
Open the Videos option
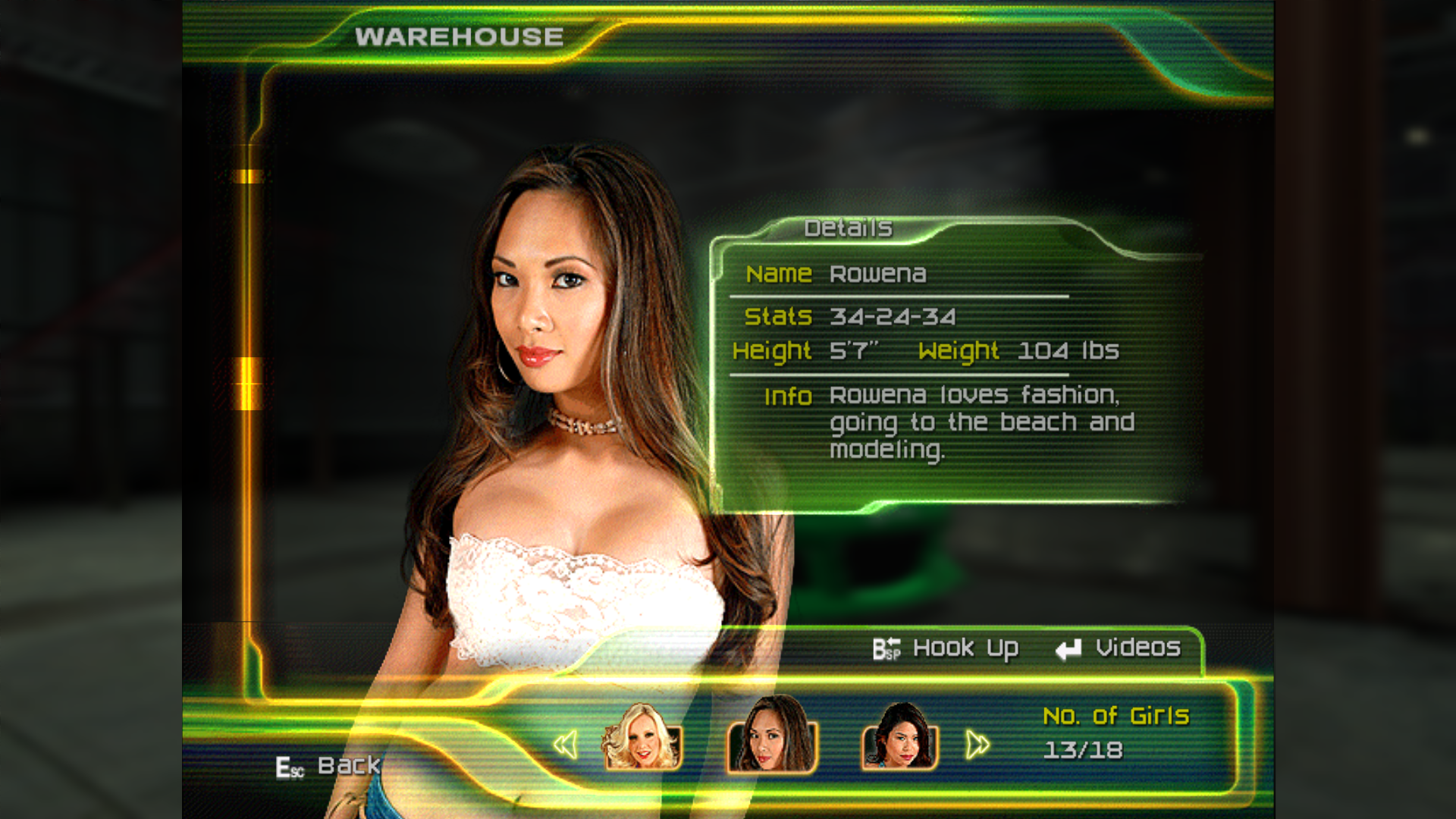pyautogui.click(x=1119, y=648)
